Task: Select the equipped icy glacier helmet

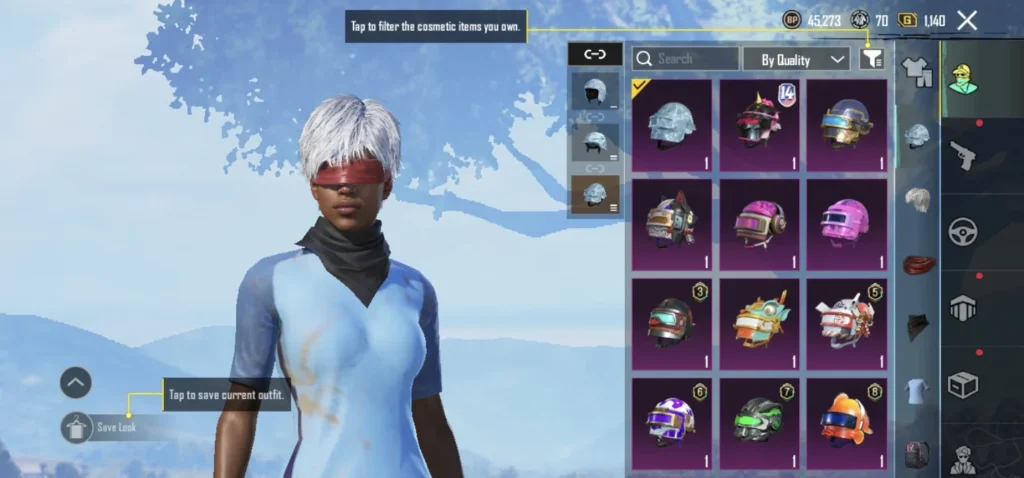Action: coord(671,125)
